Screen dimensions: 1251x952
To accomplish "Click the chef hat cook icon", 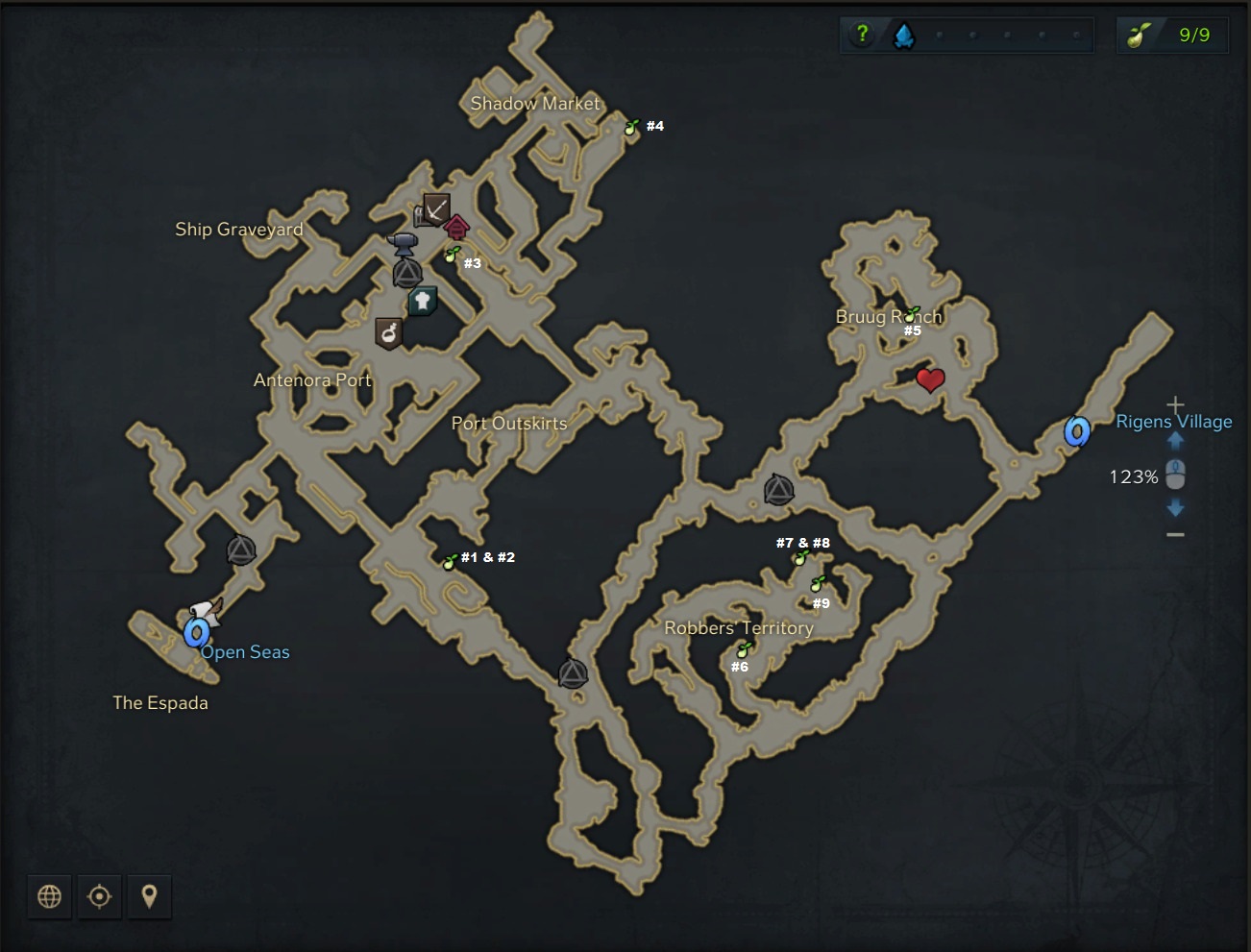I will (x=423, y=301).
